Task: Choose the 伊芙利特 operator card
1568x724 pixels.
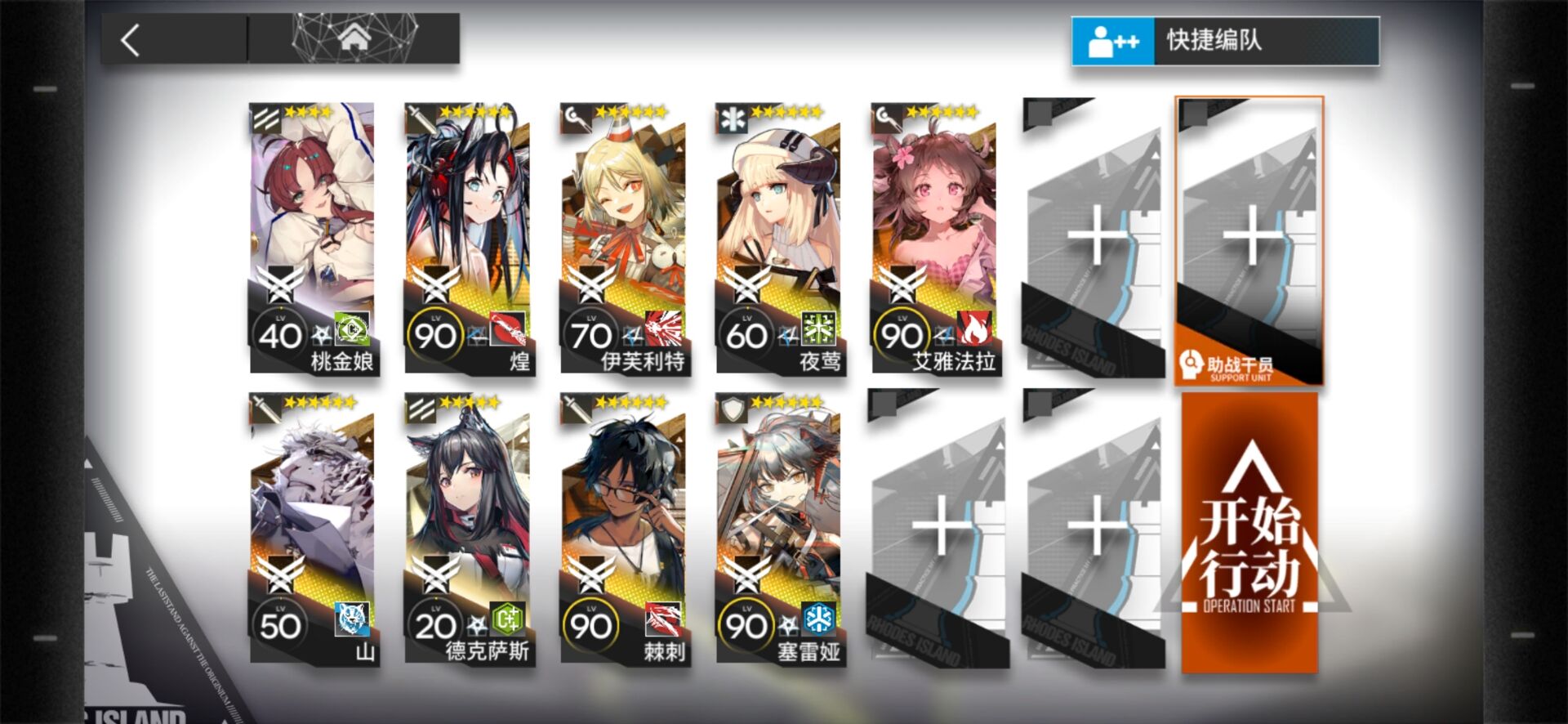Action: click(x=623, y=237)
